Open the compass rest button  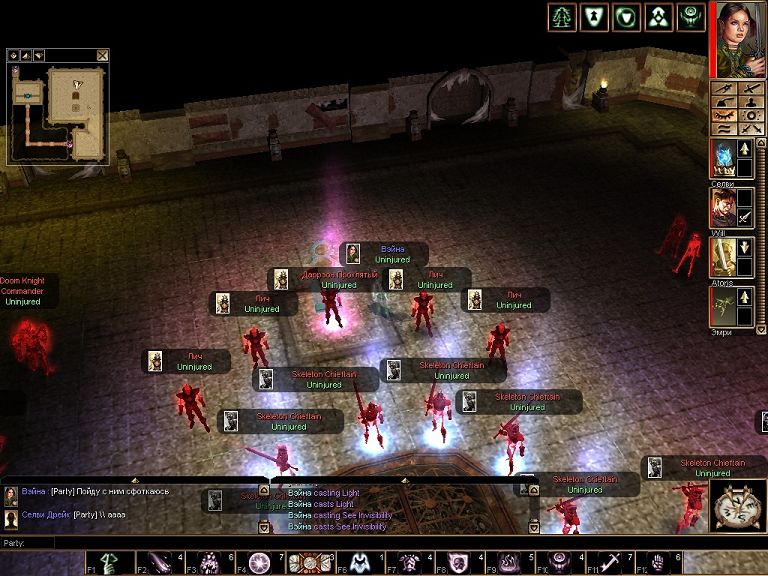[738, 506]
